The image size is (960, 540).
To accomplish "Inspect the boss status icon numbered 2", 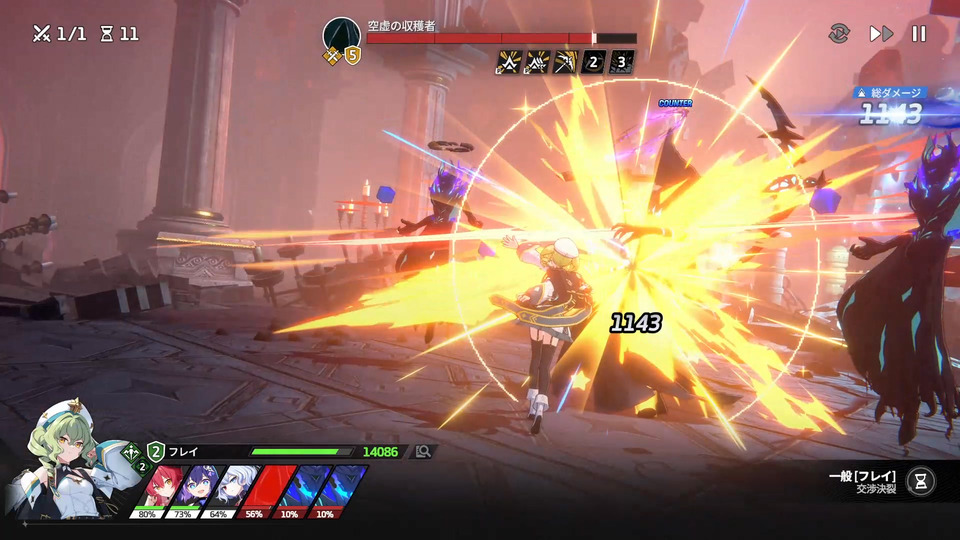I will 592,63.
